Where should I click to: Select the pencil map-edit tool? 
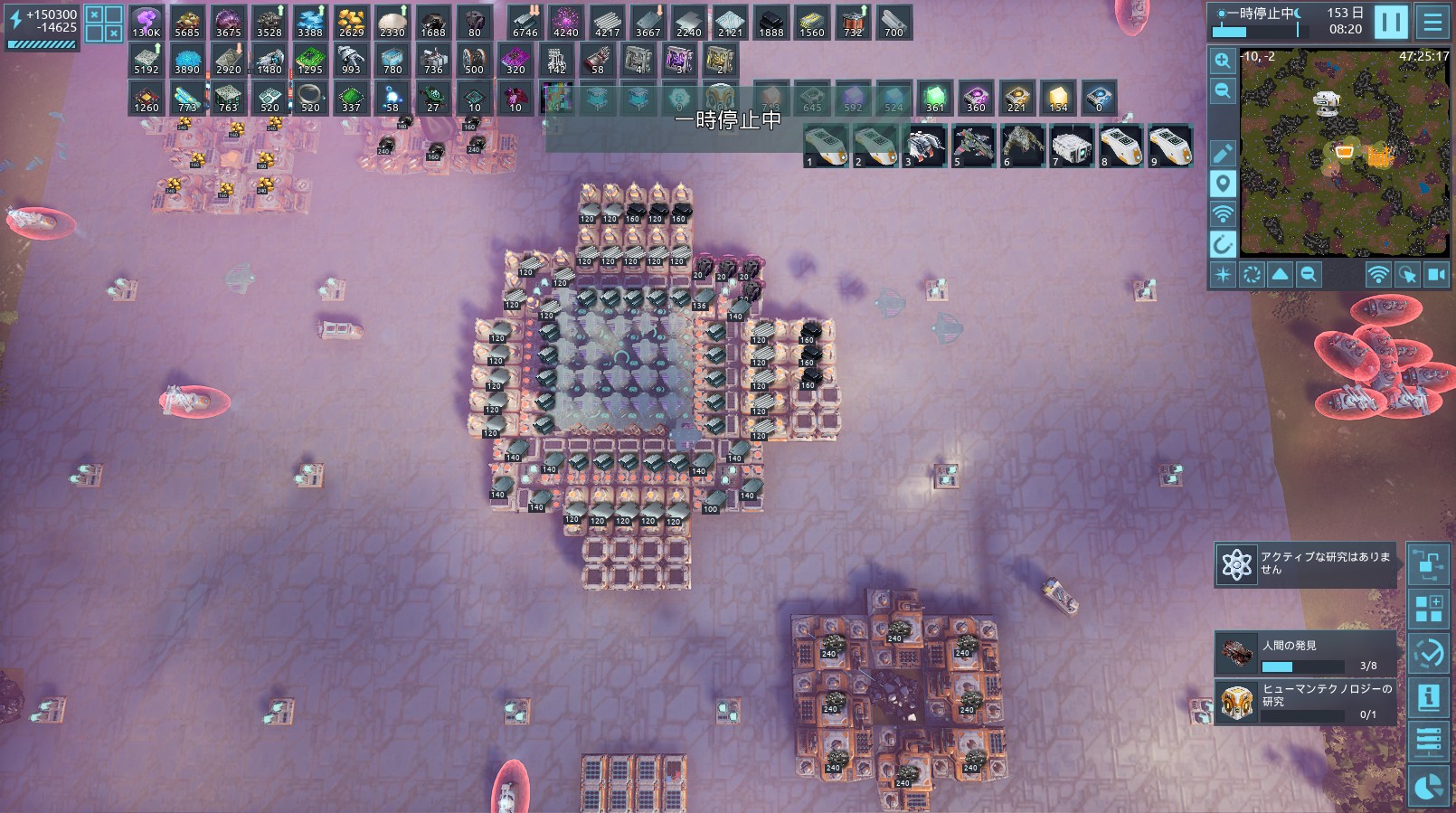point(1223,154)
